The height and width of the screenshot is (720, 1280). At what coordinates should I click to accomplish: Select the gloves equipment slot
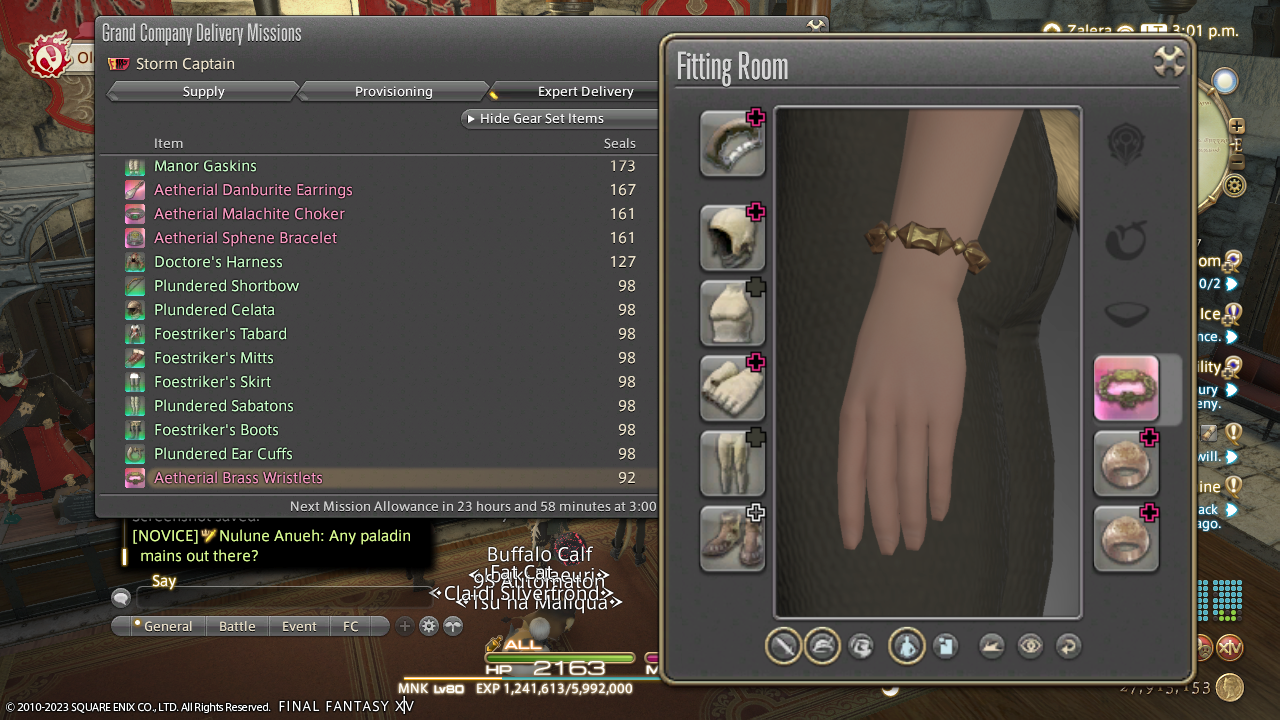click(732, 388)
